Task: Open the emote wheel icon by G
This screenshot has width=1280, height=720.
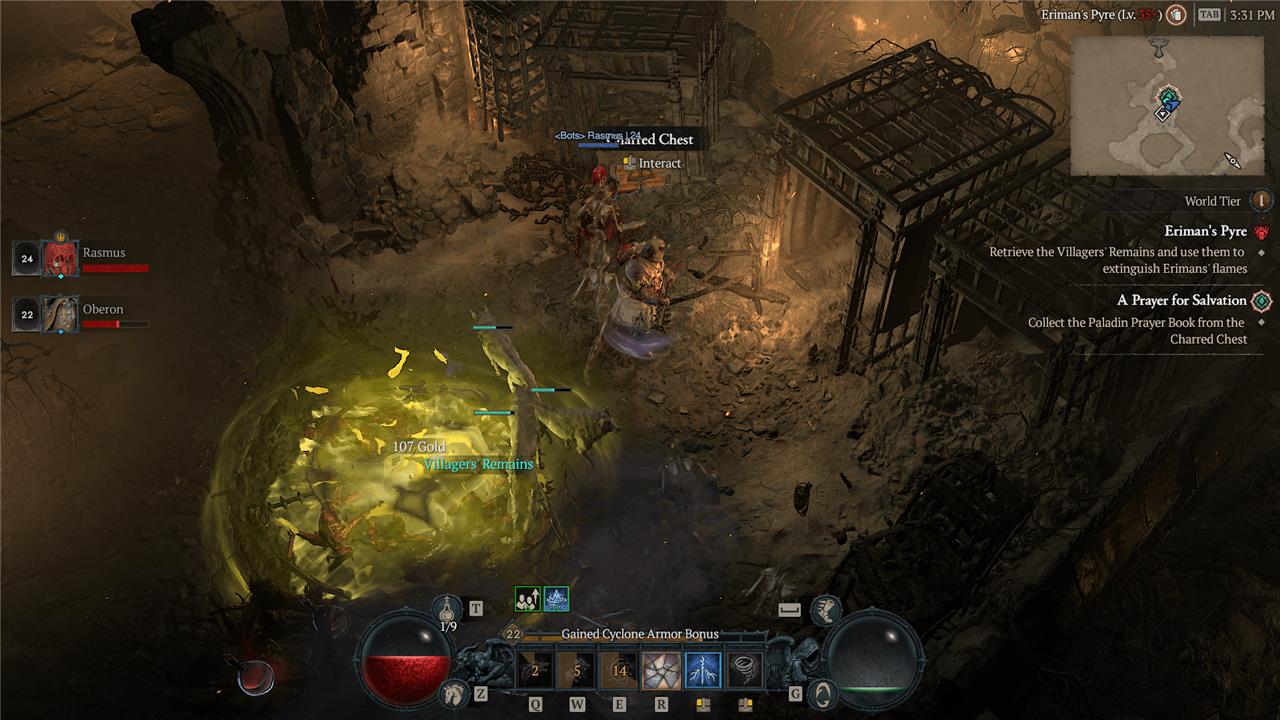Action: (x=821, y=692)
